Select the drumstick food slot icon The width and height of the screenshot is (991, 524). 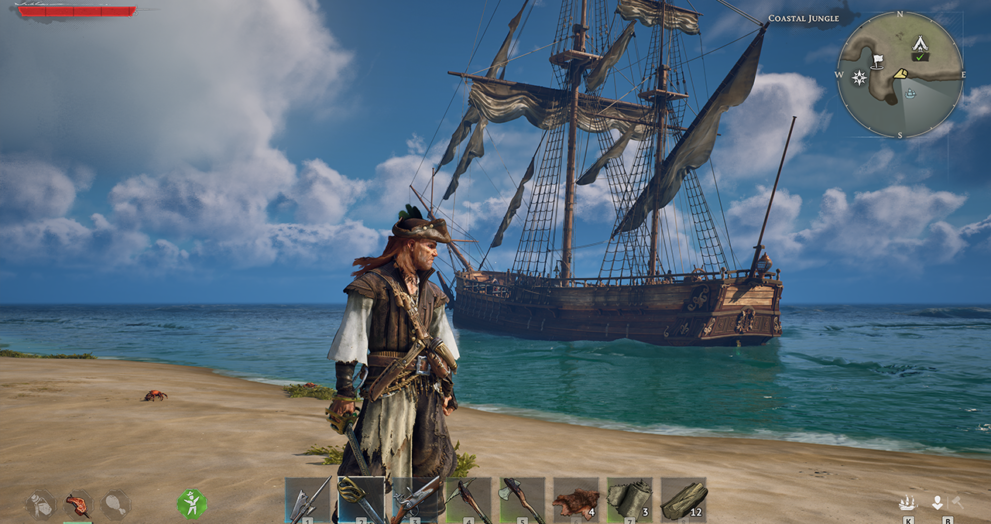coord(115,504)
